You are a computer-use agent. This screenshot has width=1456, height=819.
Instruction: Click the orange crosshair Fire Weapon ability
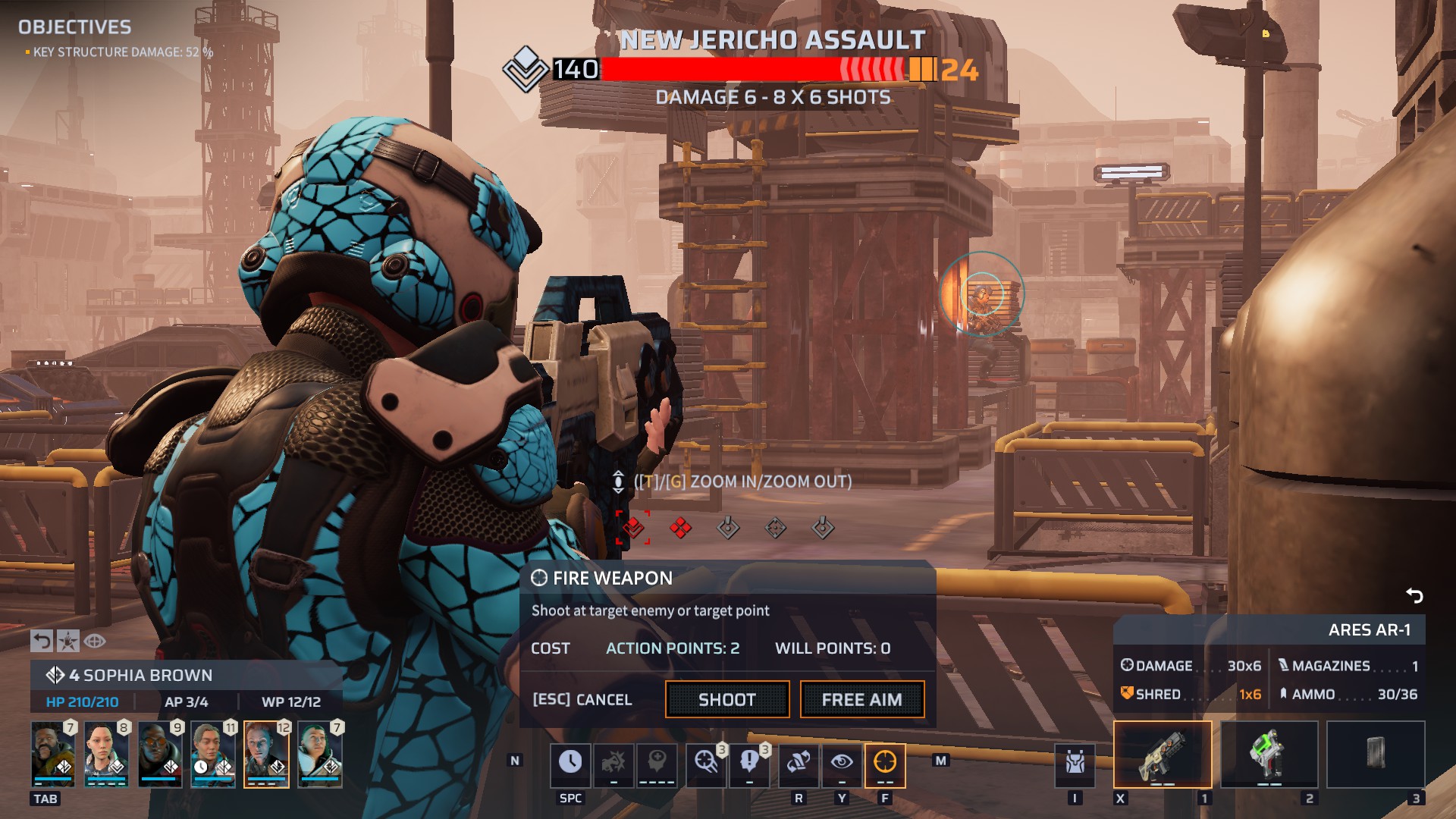(885, 762)
